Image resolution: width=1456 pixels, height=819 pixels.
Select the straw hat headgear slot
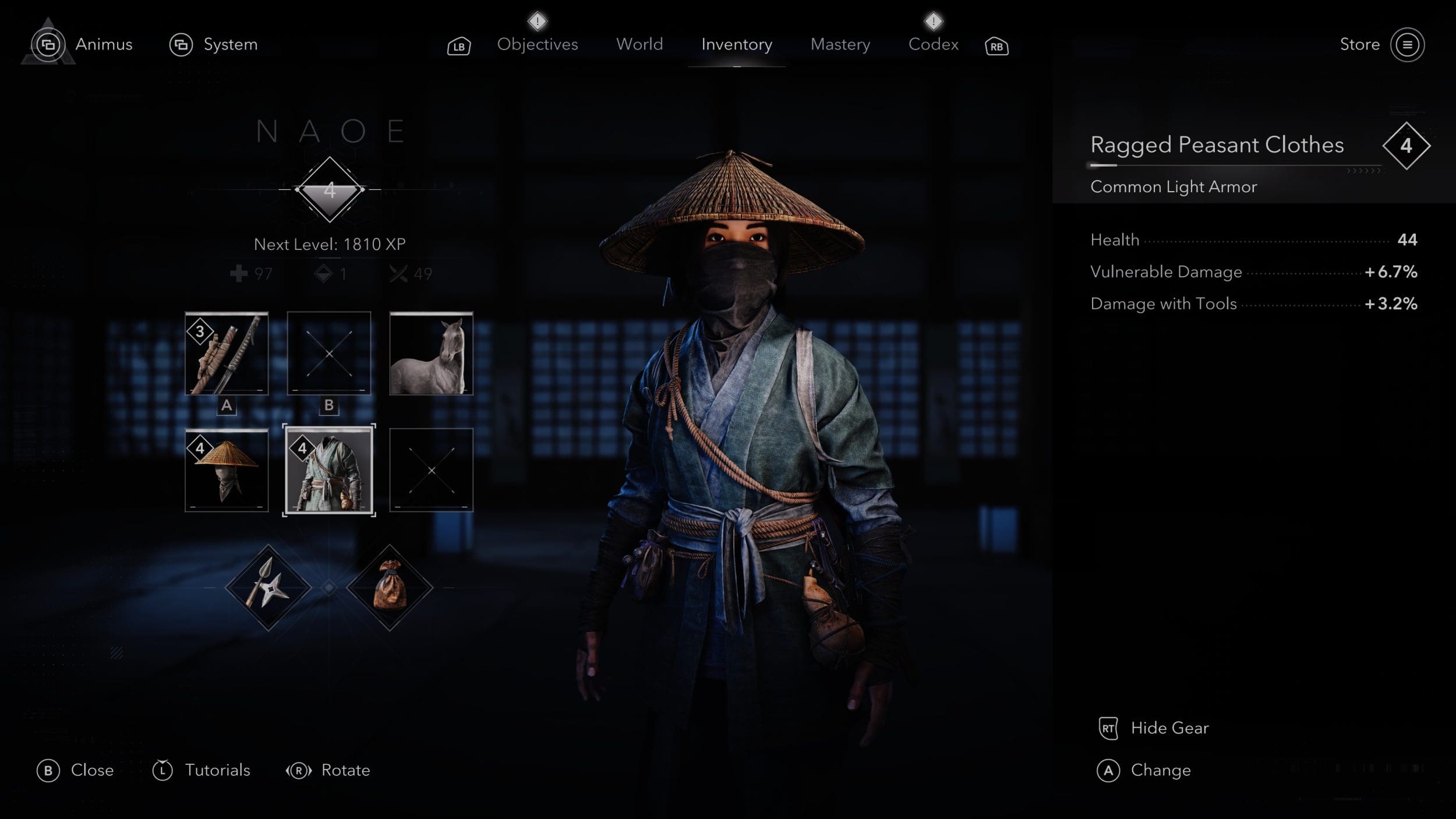tap(227, 471)
